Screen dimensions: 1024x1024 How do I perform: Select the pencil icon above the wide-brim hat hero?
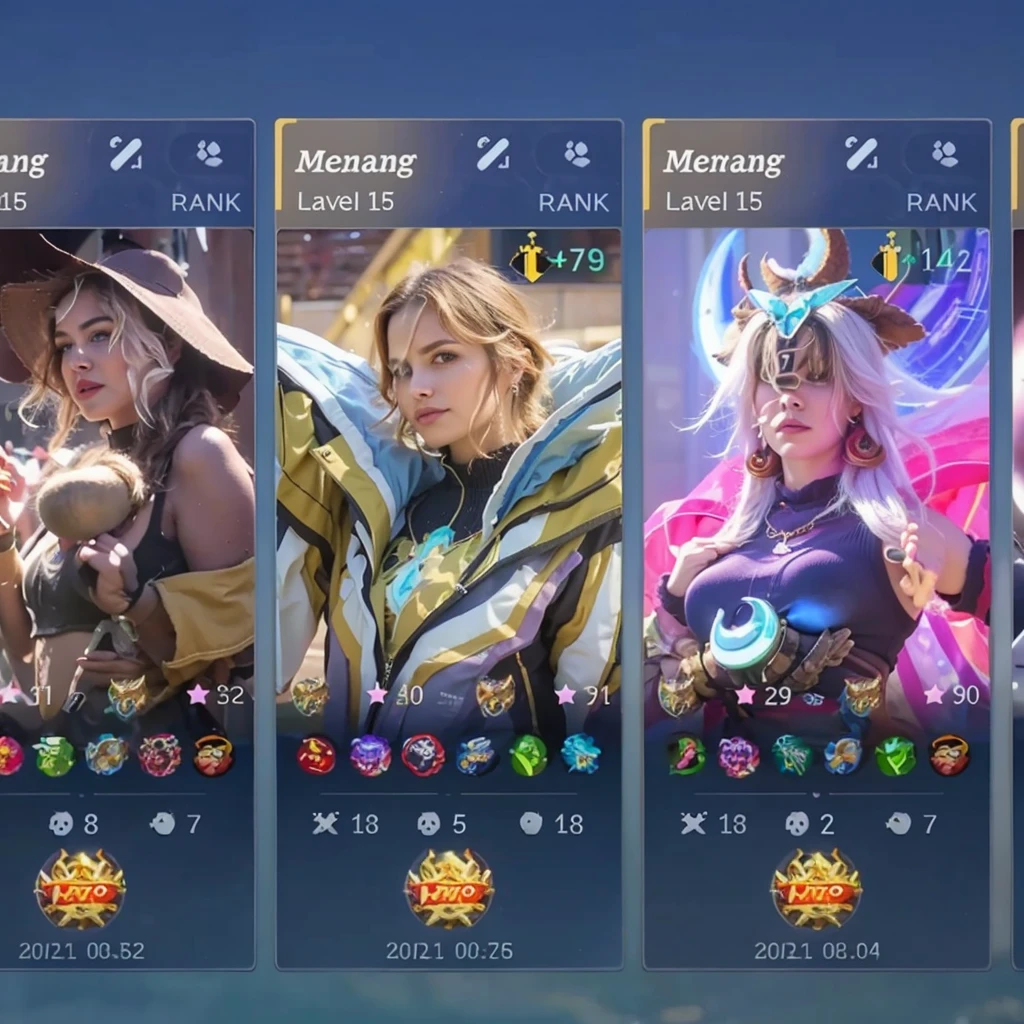tap(125, 154)
